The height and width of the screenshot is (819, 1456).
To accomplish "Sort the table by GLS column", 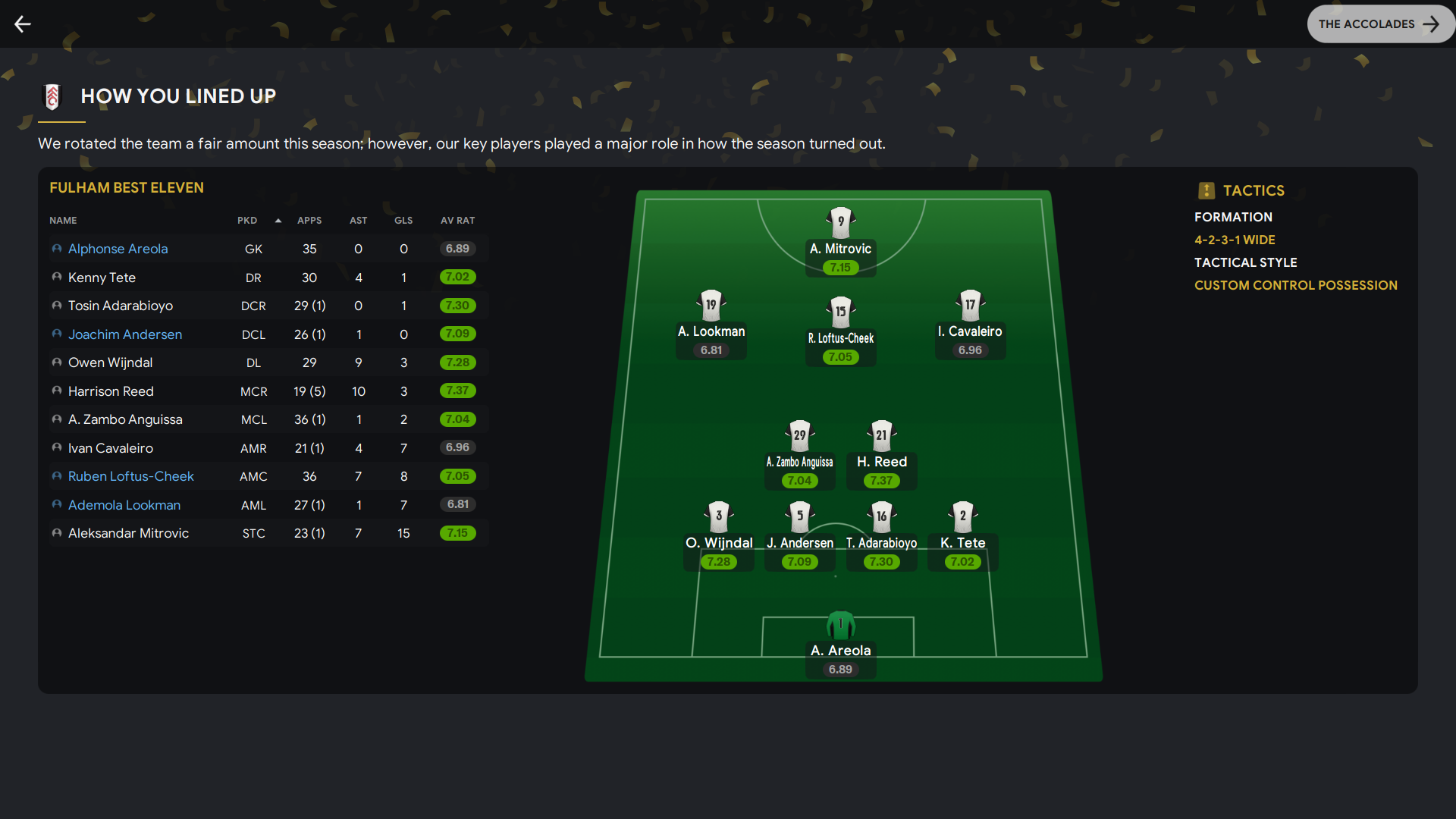I will pyautogui.click(x=403, y=221).
